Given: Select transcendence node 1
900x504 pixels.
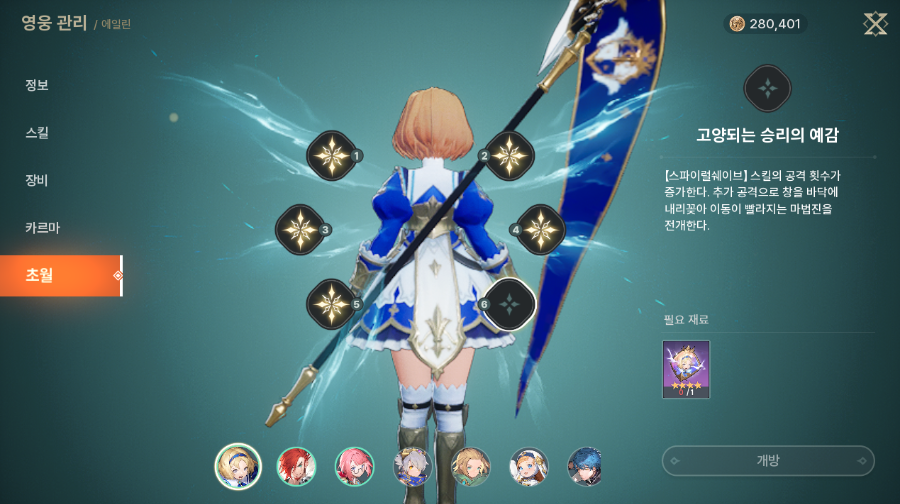Looking at the screenshot, I should [x=330, y=155].
